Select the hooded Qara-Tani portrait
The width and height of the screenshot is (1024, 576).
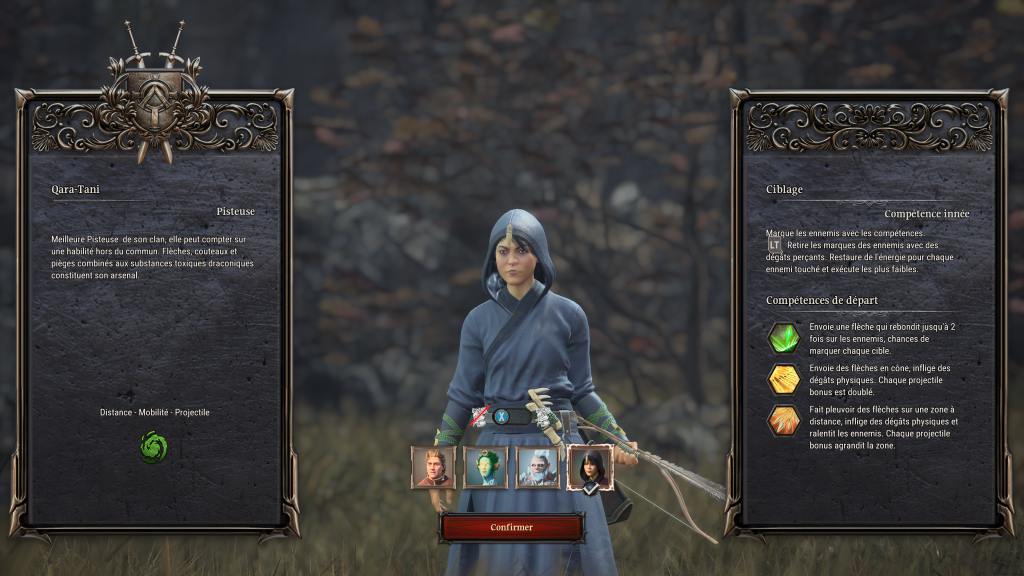point(590,467)
